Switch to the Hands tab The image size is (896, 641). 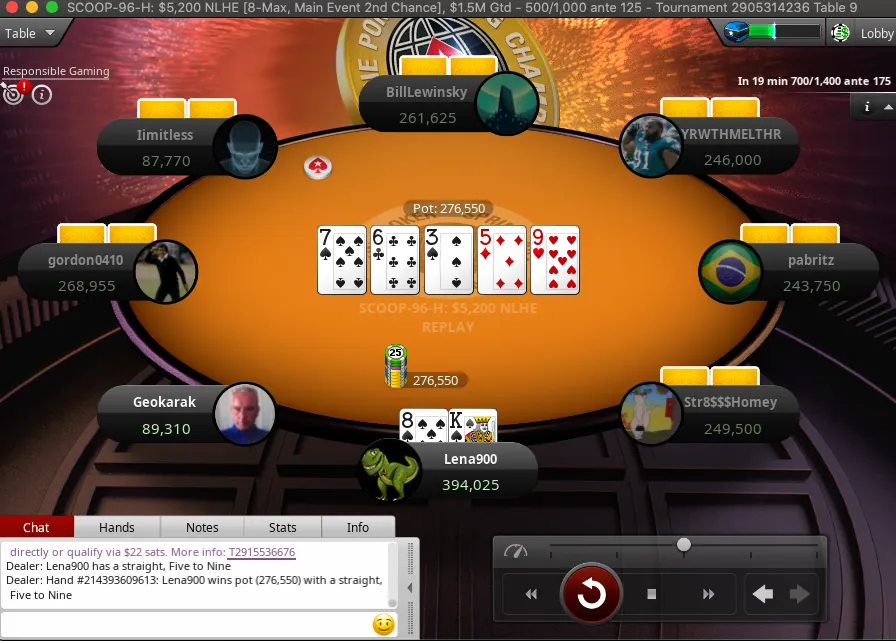(117, 527)
